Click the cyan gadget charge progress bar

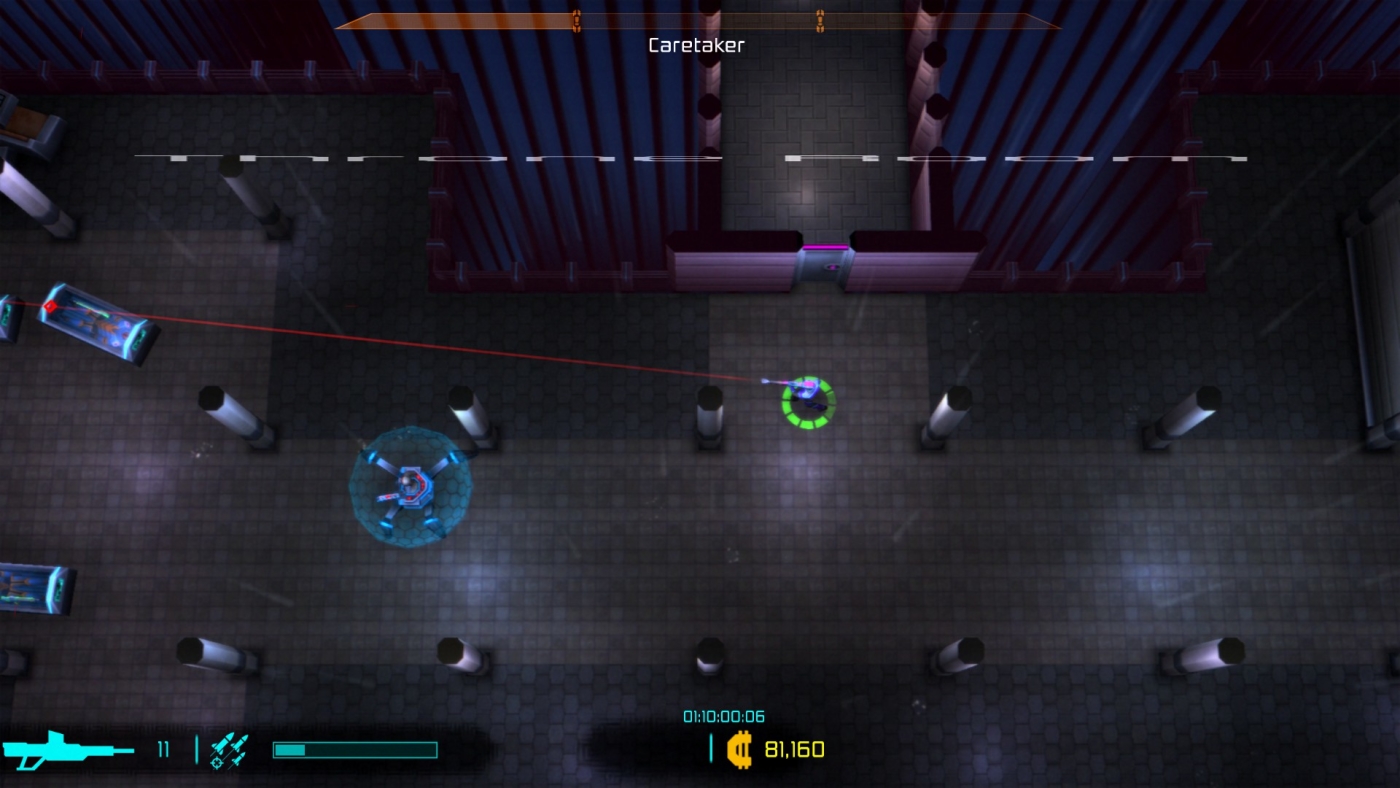pos(355,748)
